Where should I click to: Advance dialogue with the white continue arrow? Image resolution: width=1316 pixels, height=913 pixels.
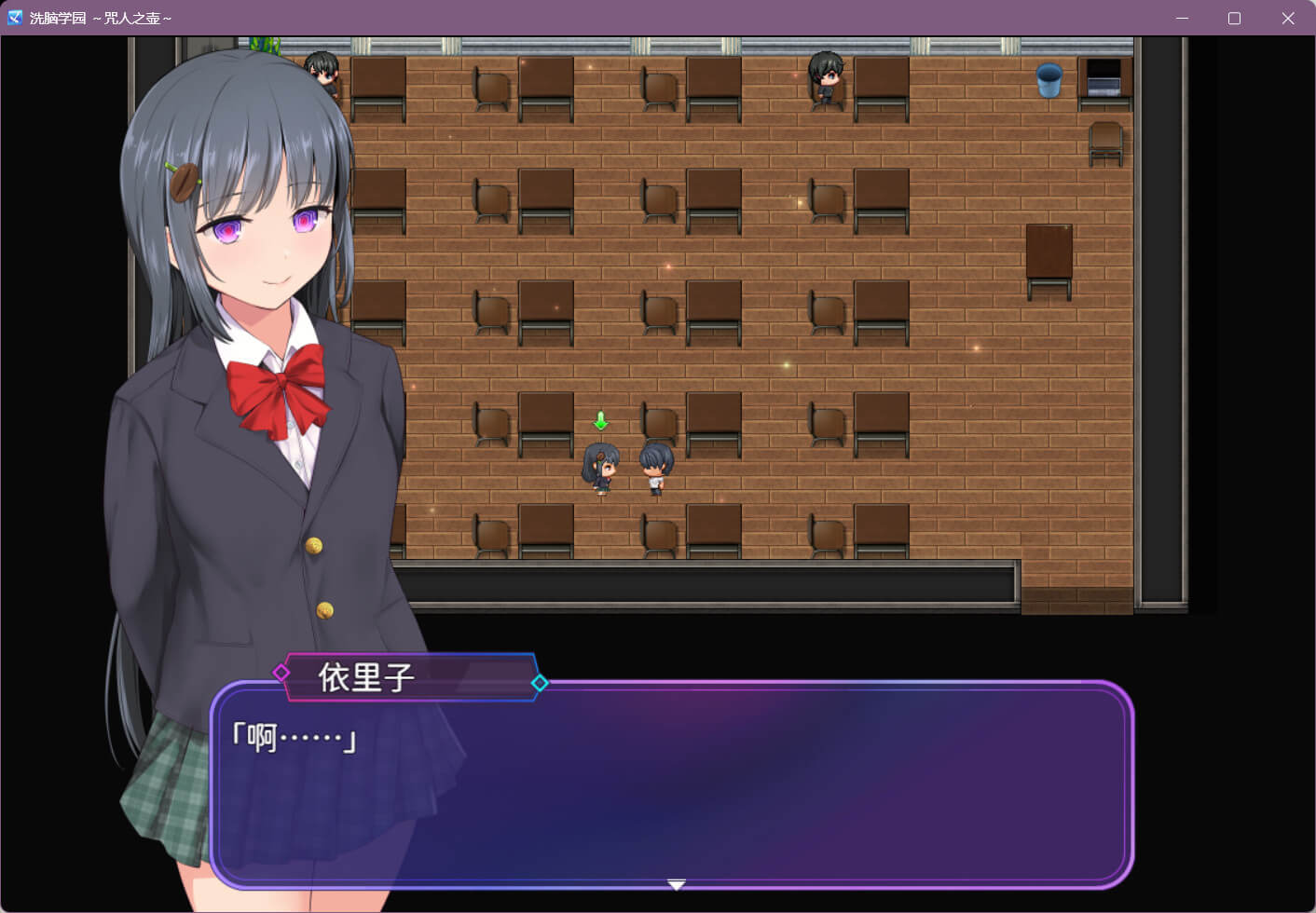point(677,884)
